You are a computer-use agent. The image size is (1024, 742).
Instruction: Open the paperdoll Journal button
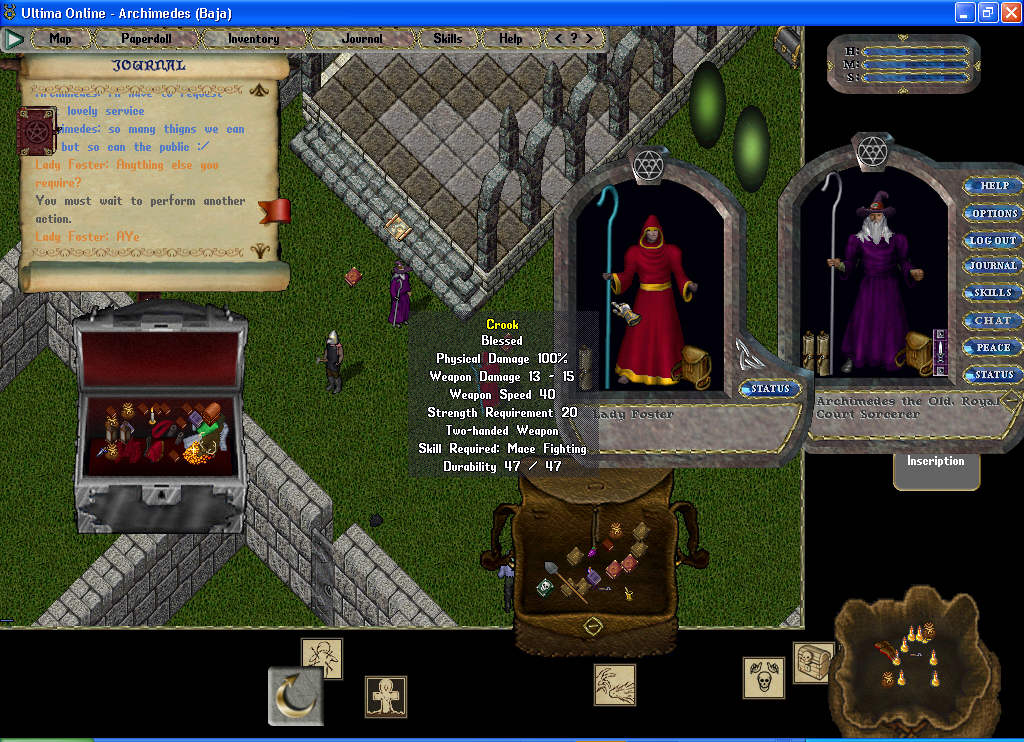pyautogui.click(x=993, y=267)
